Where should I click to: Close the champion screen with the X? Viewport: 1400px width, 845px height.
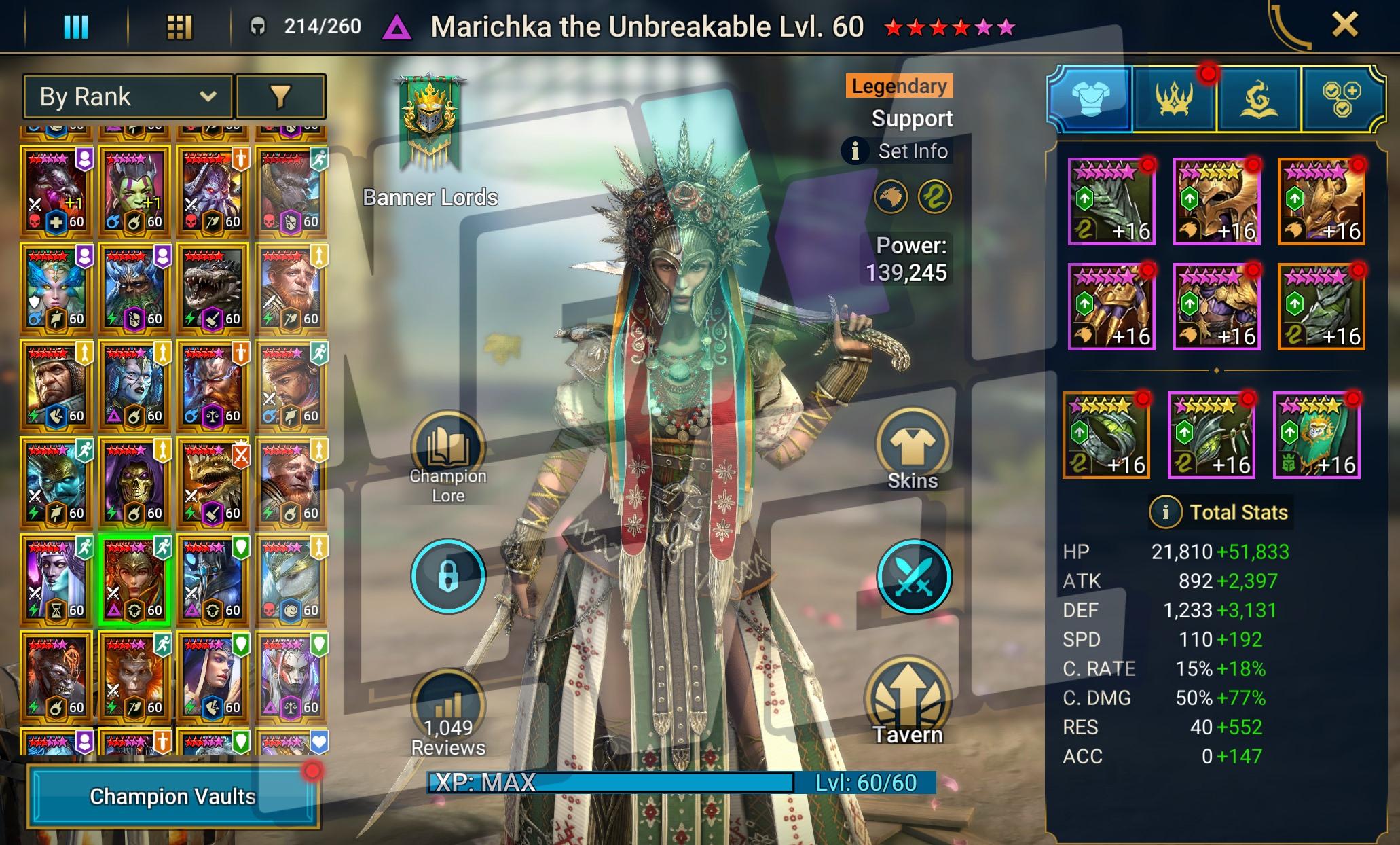pos(1344,26)
